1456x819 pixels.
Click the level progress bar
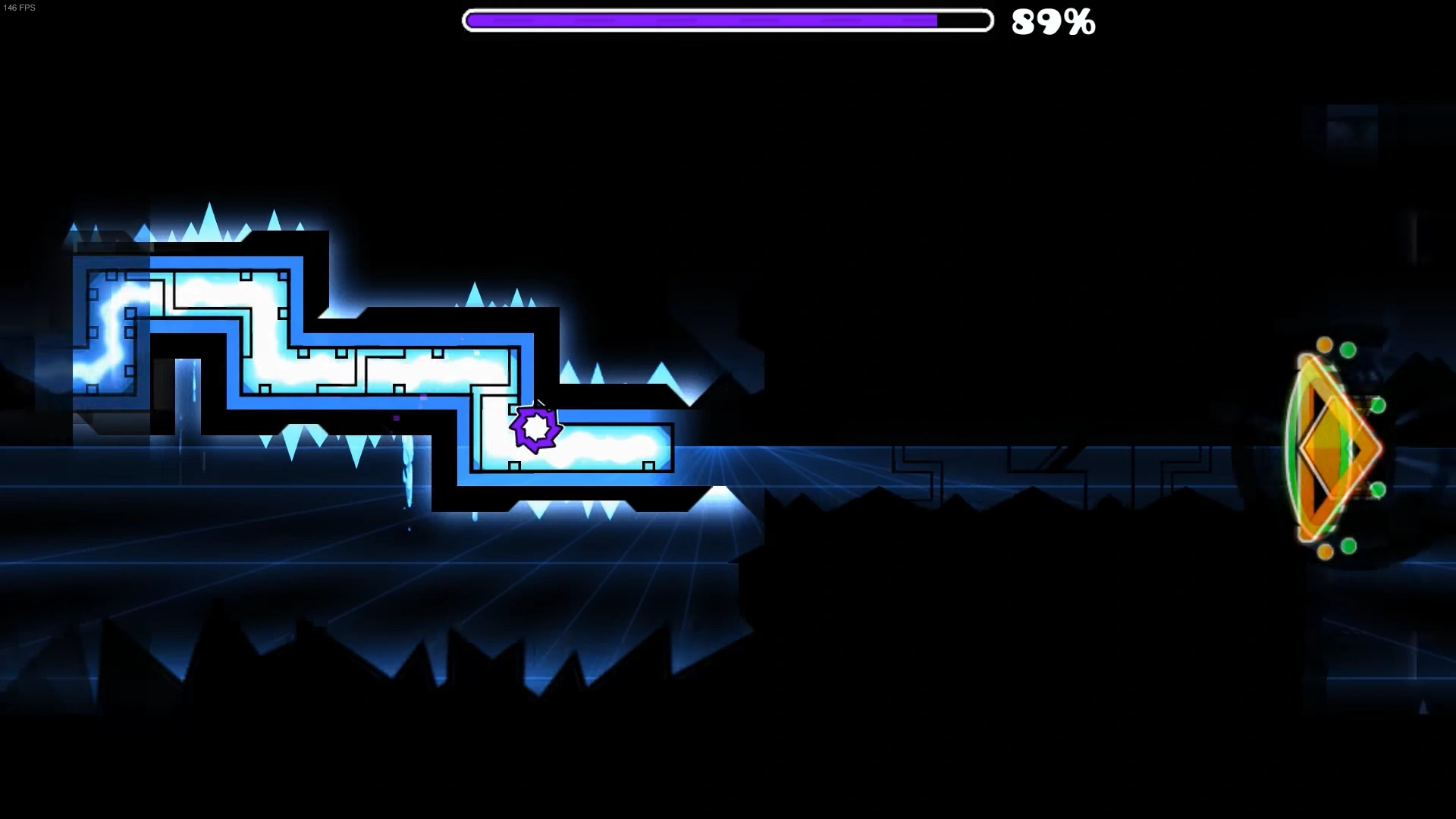point(726,21)
